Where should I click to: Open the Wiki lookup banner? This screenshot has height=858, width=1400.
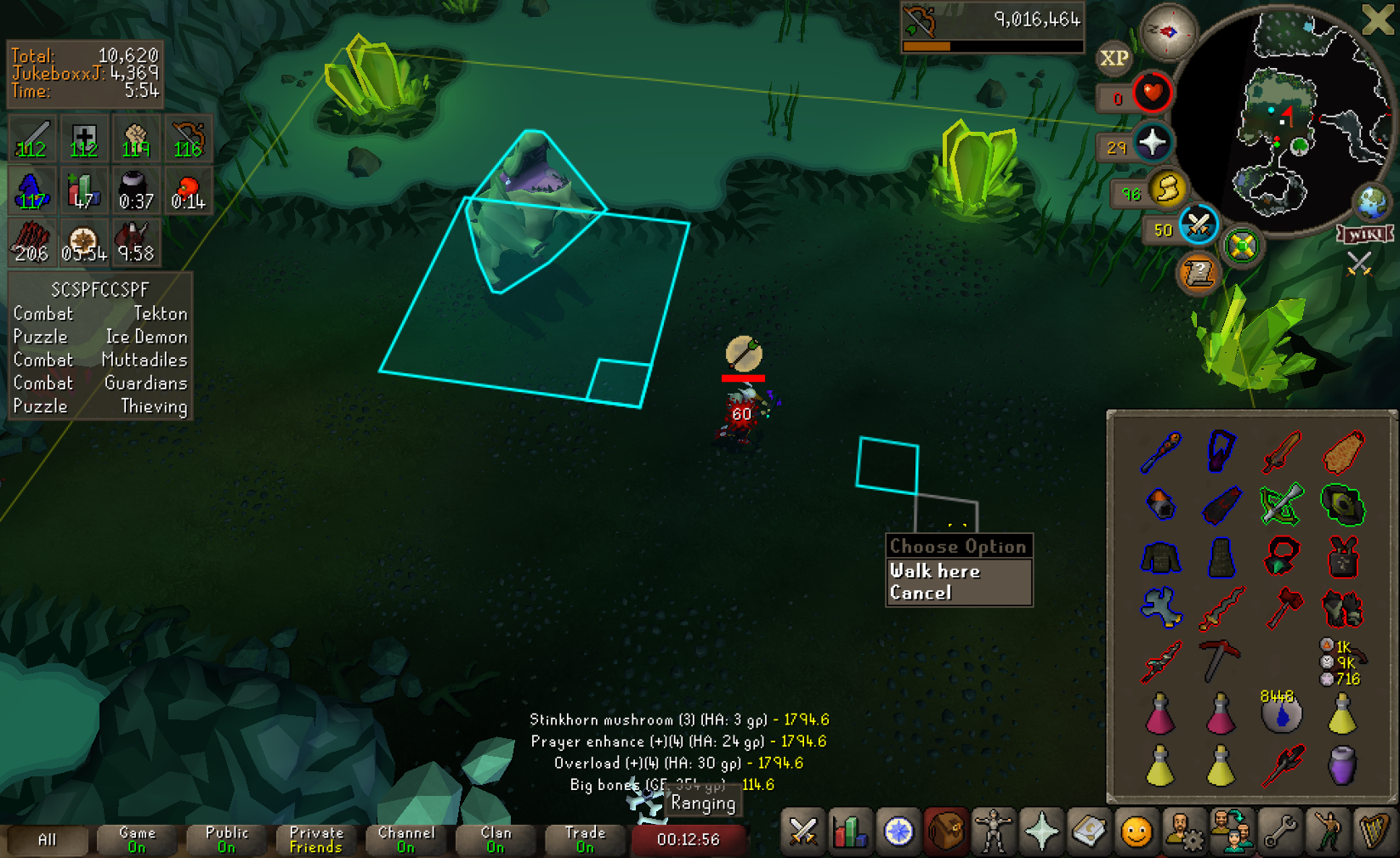point(1364,234)
